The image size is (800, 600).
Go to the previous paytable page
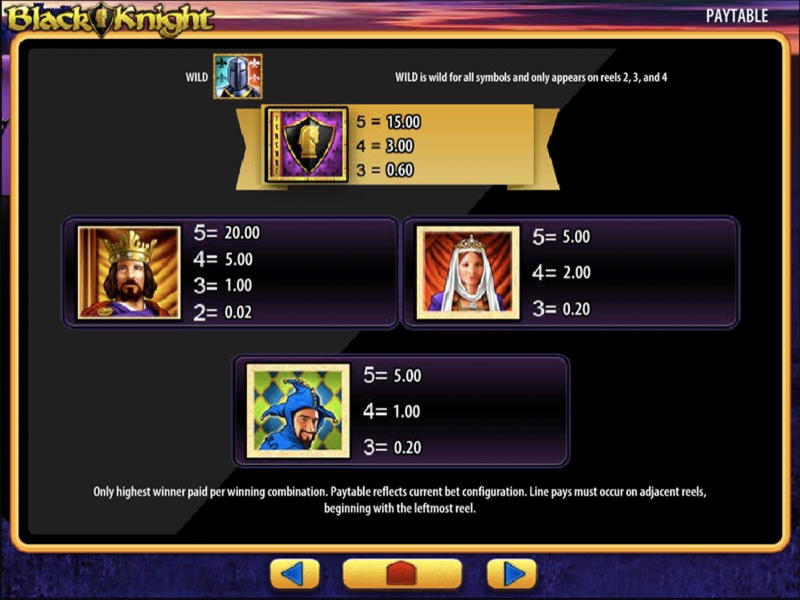click(x=295, y=574)
